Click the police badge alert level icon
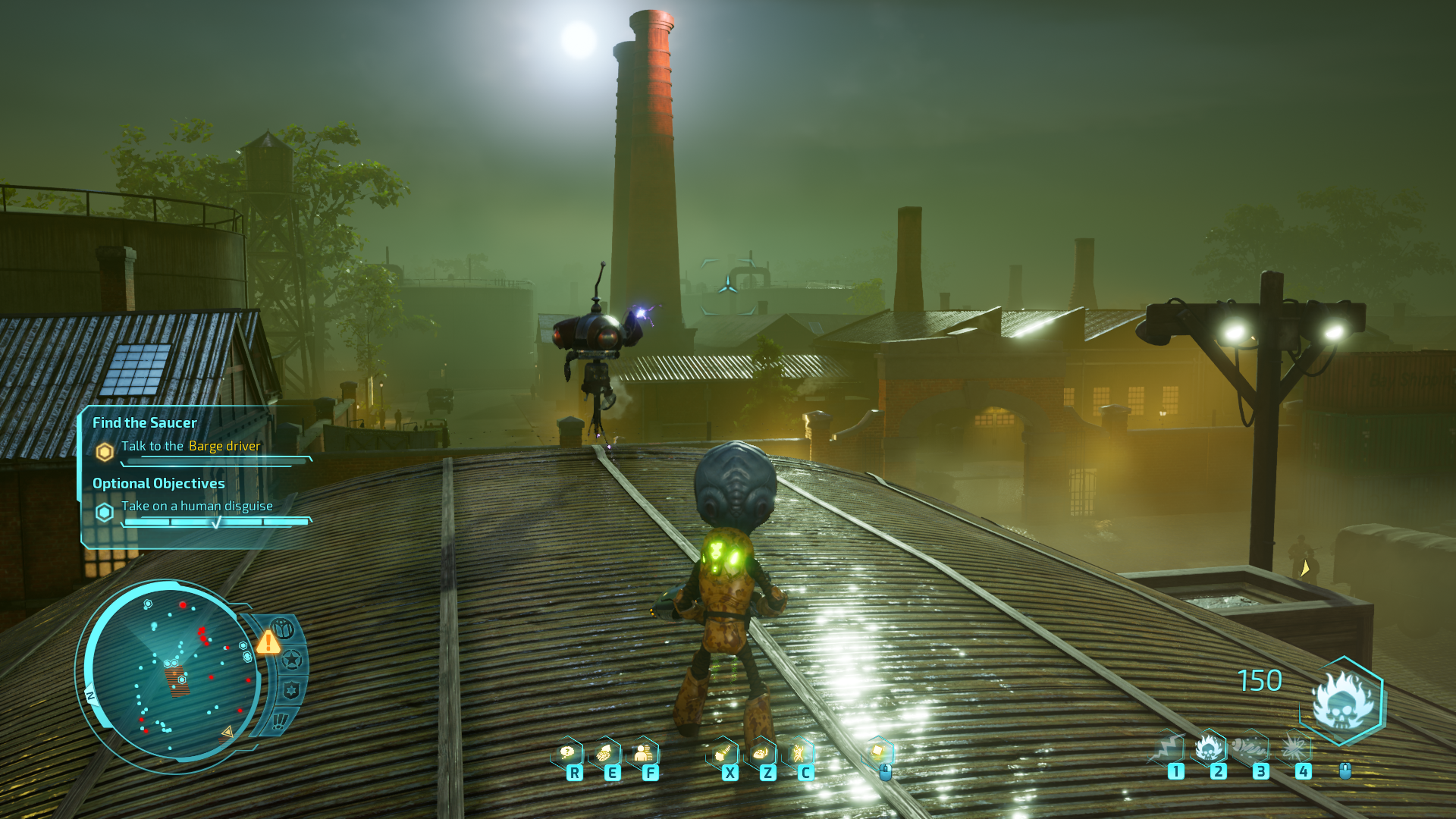The width and height of the screenshot is (1456, 819). coord(290,690)
